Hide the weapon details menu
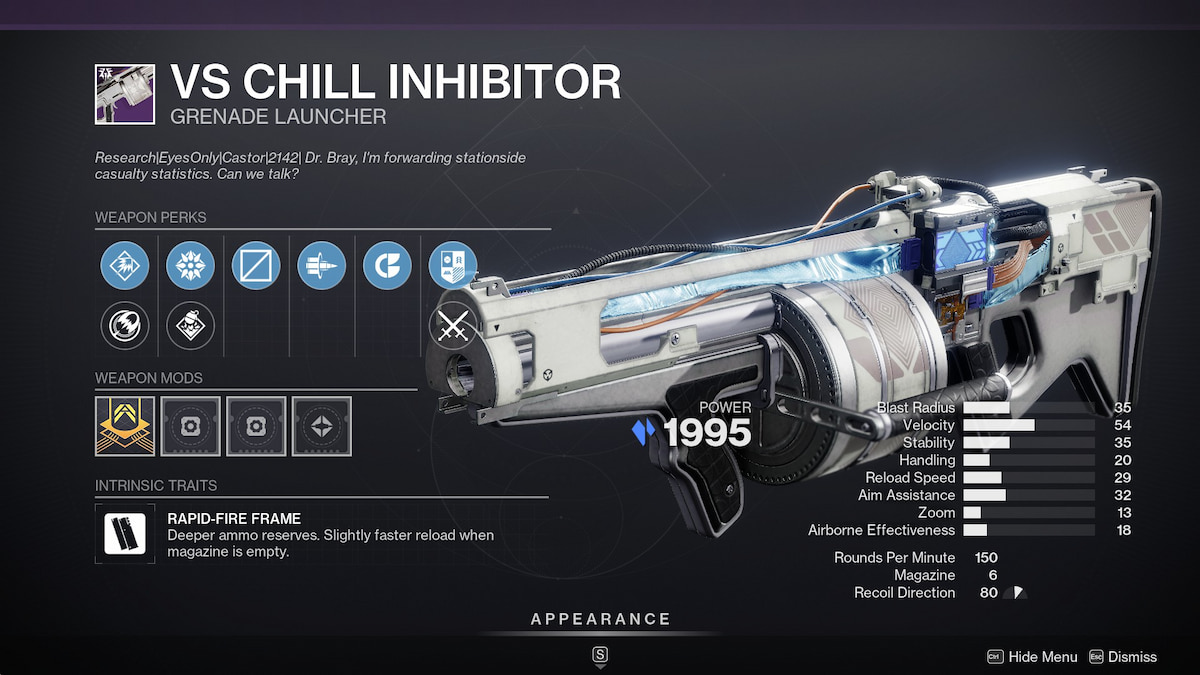The height and width of the screenshot is (675, 1200). [x=1033, y=657]
